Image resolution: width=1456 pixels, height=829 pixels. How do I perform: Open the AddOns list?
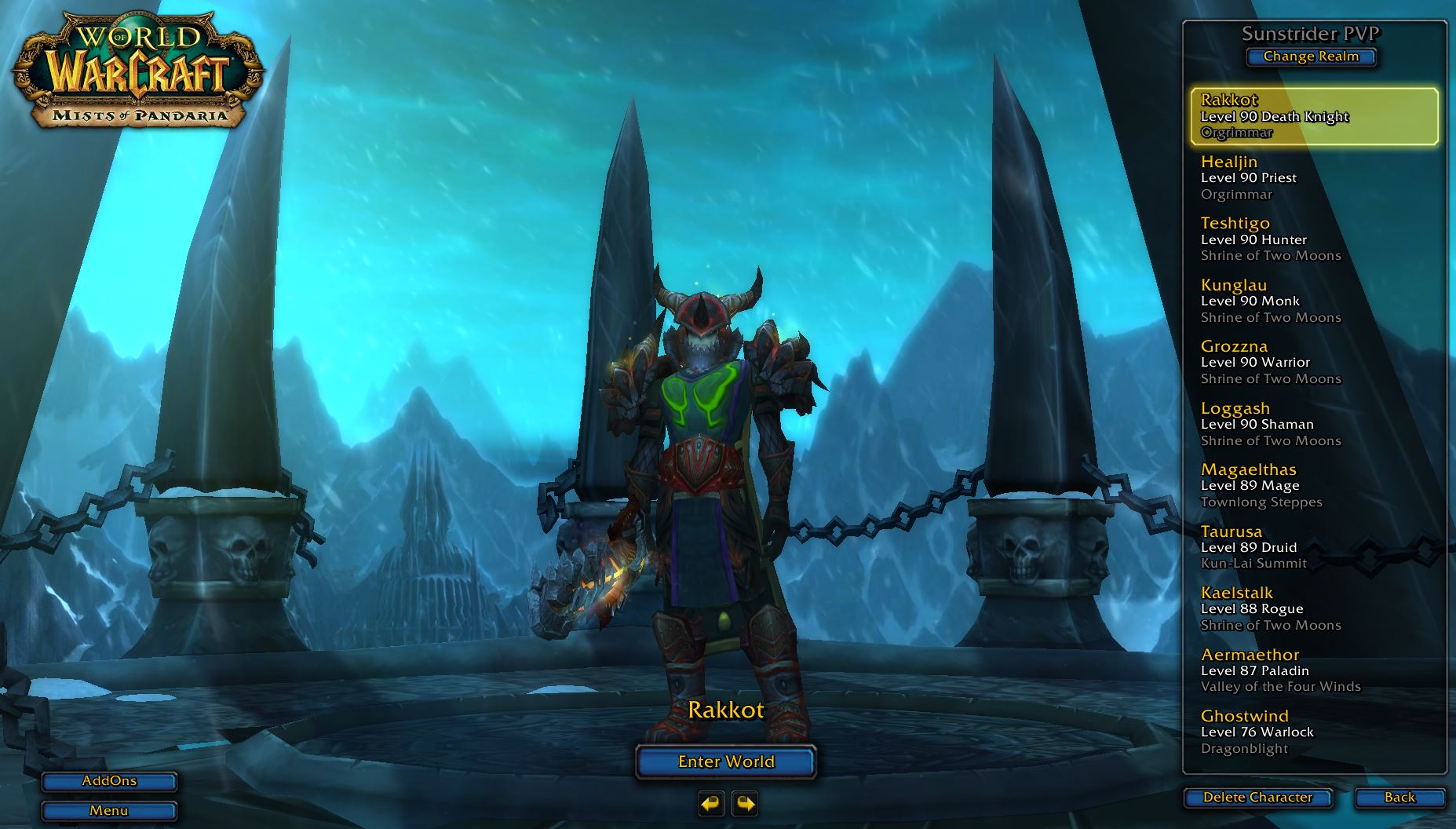tap(109, 781)
